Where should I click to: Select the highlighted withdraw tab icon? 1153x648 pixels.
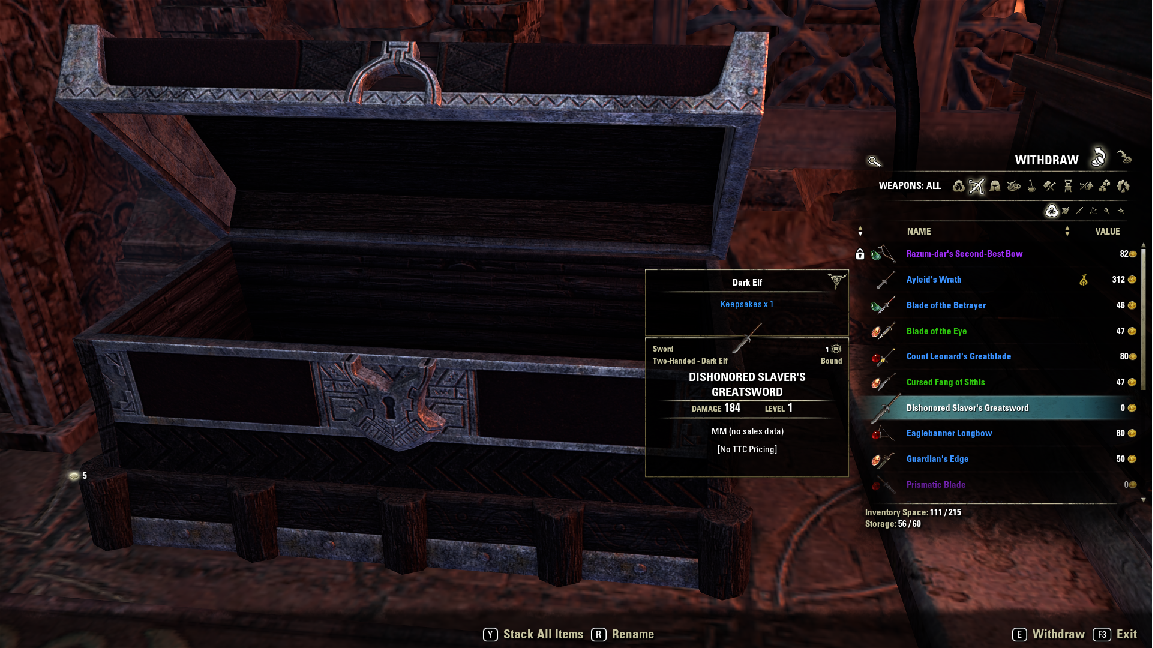[1098, 157]
